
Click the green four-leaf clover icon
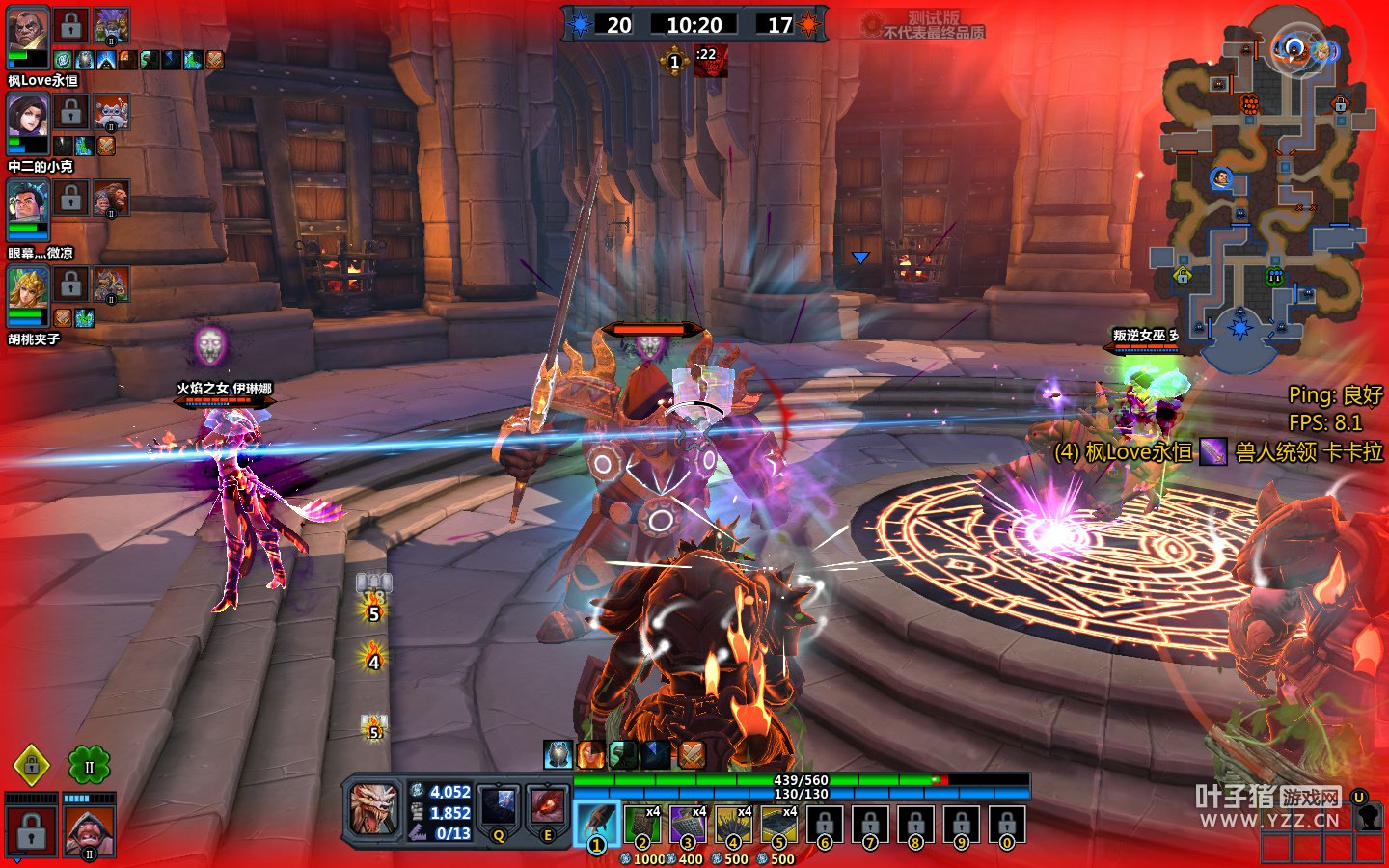pyautogui.click(x=89, y=767)
